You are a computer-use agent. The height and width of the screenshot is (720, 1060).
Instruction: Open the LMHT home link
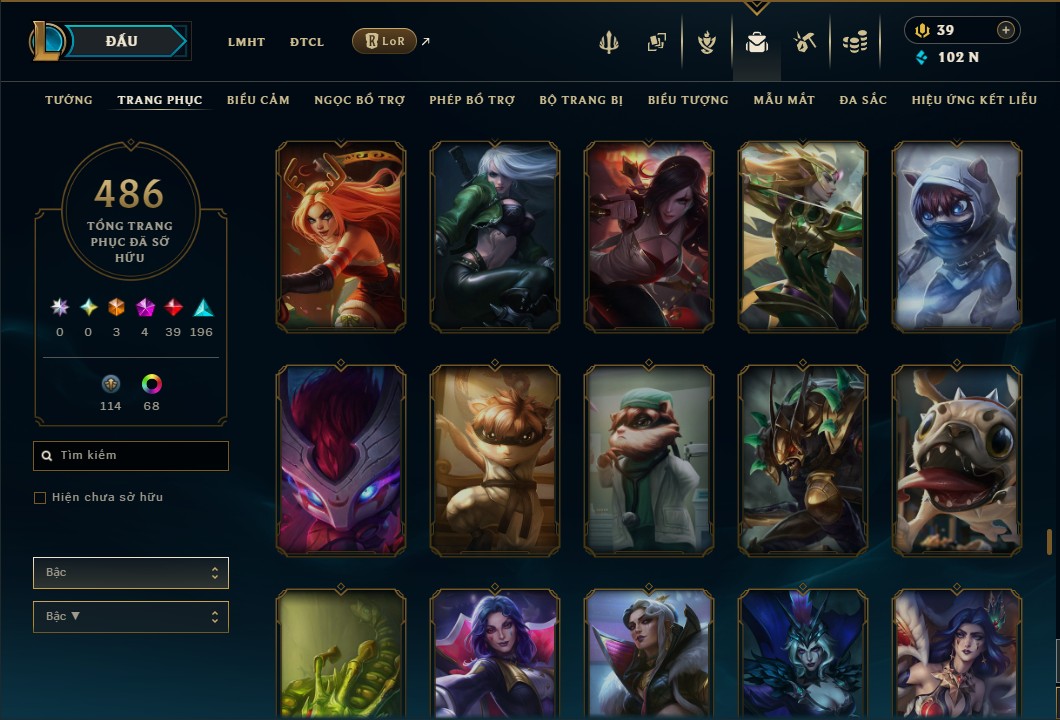(246, 42)
